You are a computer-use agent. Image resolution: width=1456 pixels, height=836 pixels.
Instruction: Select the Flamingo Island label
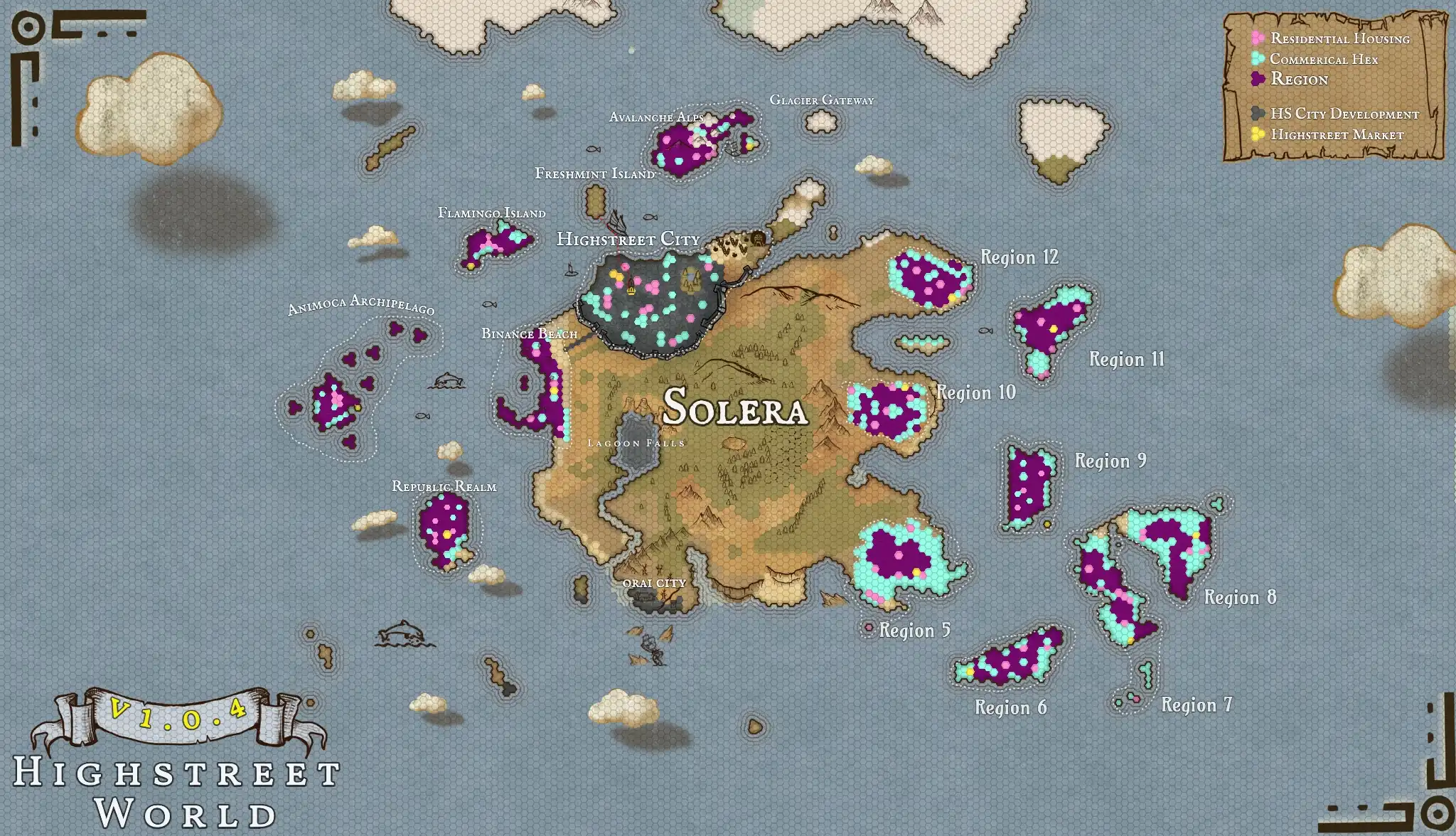pyautogui.click(x=491, y=213)
